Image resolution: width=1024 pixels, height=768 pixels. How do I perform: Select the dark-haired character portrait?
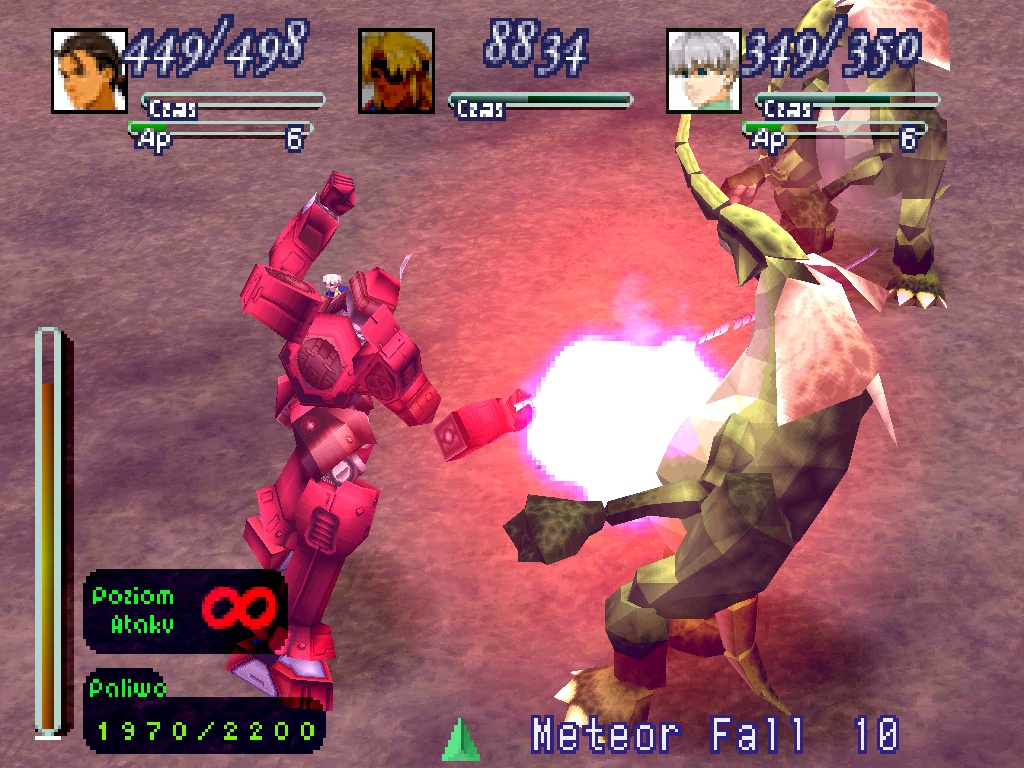pos(89,70)
